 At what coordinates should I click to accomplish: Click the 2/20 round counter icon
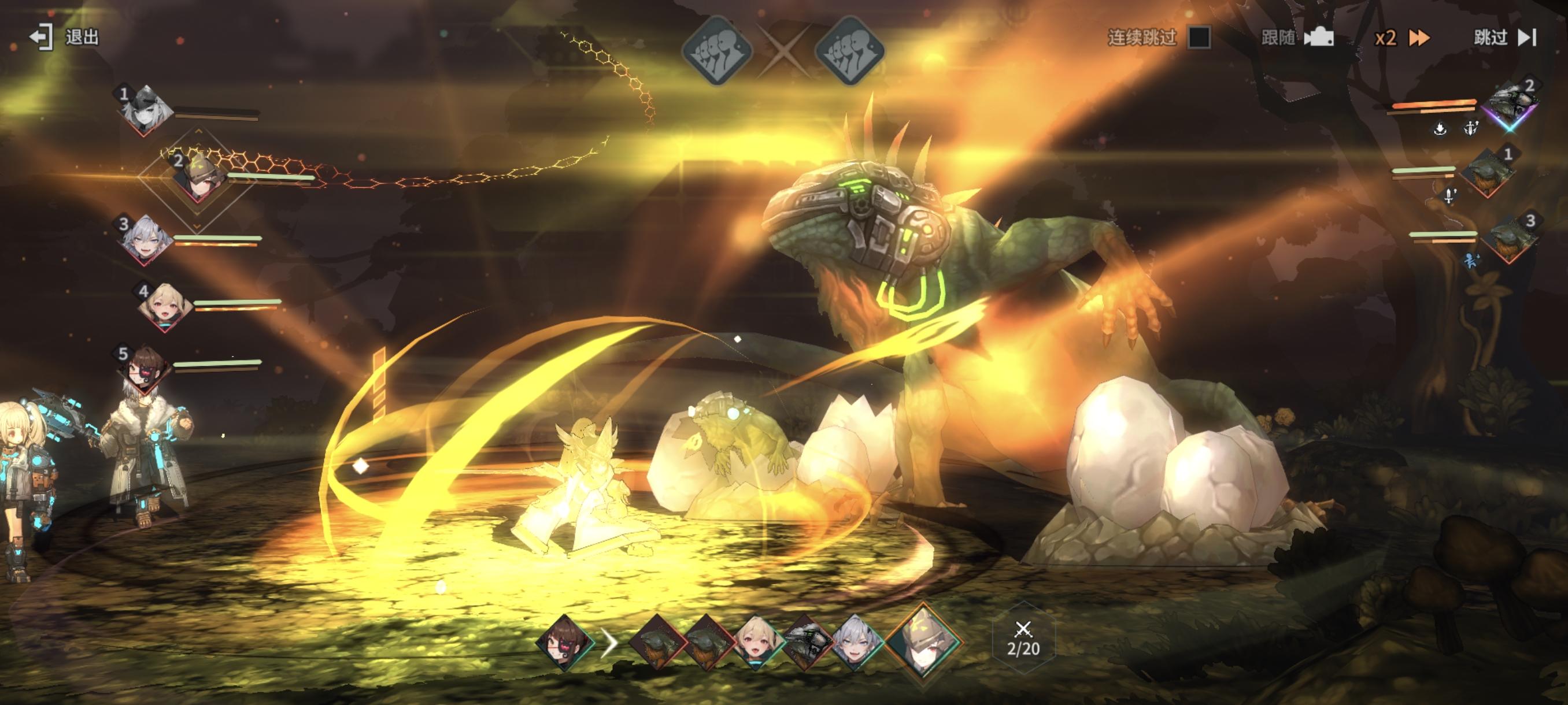point(1023,640)
